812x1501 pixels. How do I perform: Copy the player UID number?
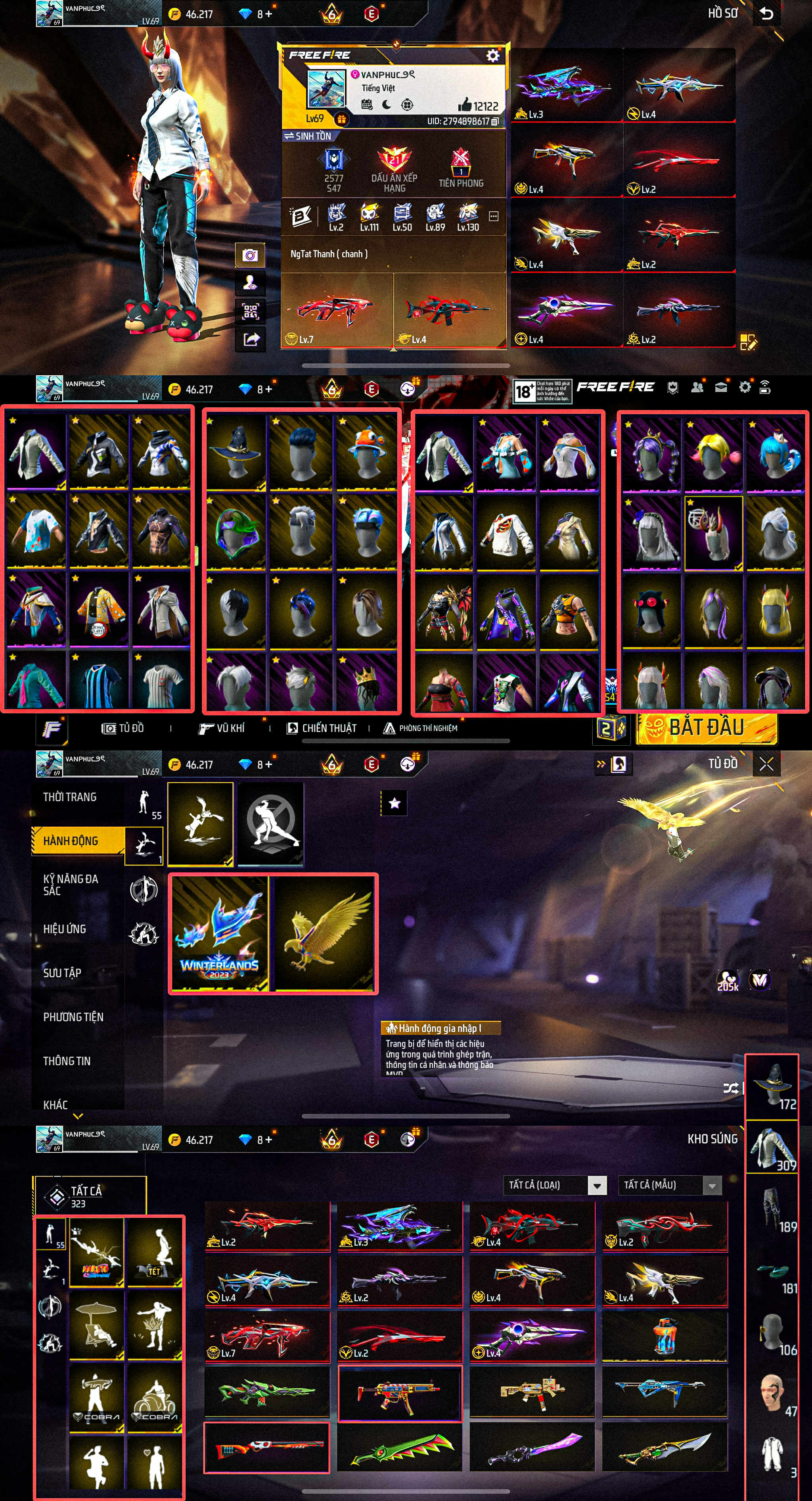coord(495,121)
